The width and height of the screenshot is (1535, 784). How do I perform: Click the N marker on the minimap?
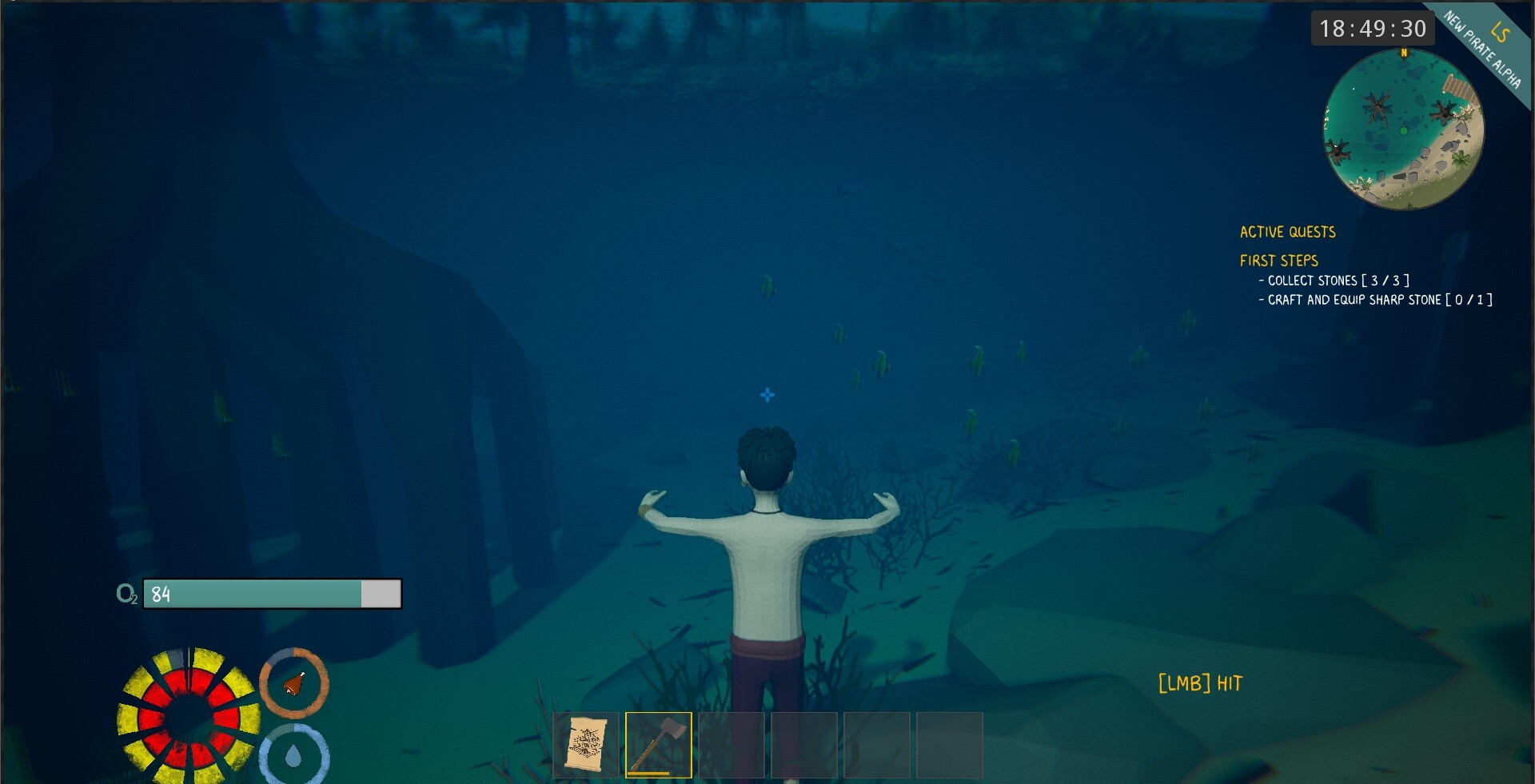click(1404, 54)
